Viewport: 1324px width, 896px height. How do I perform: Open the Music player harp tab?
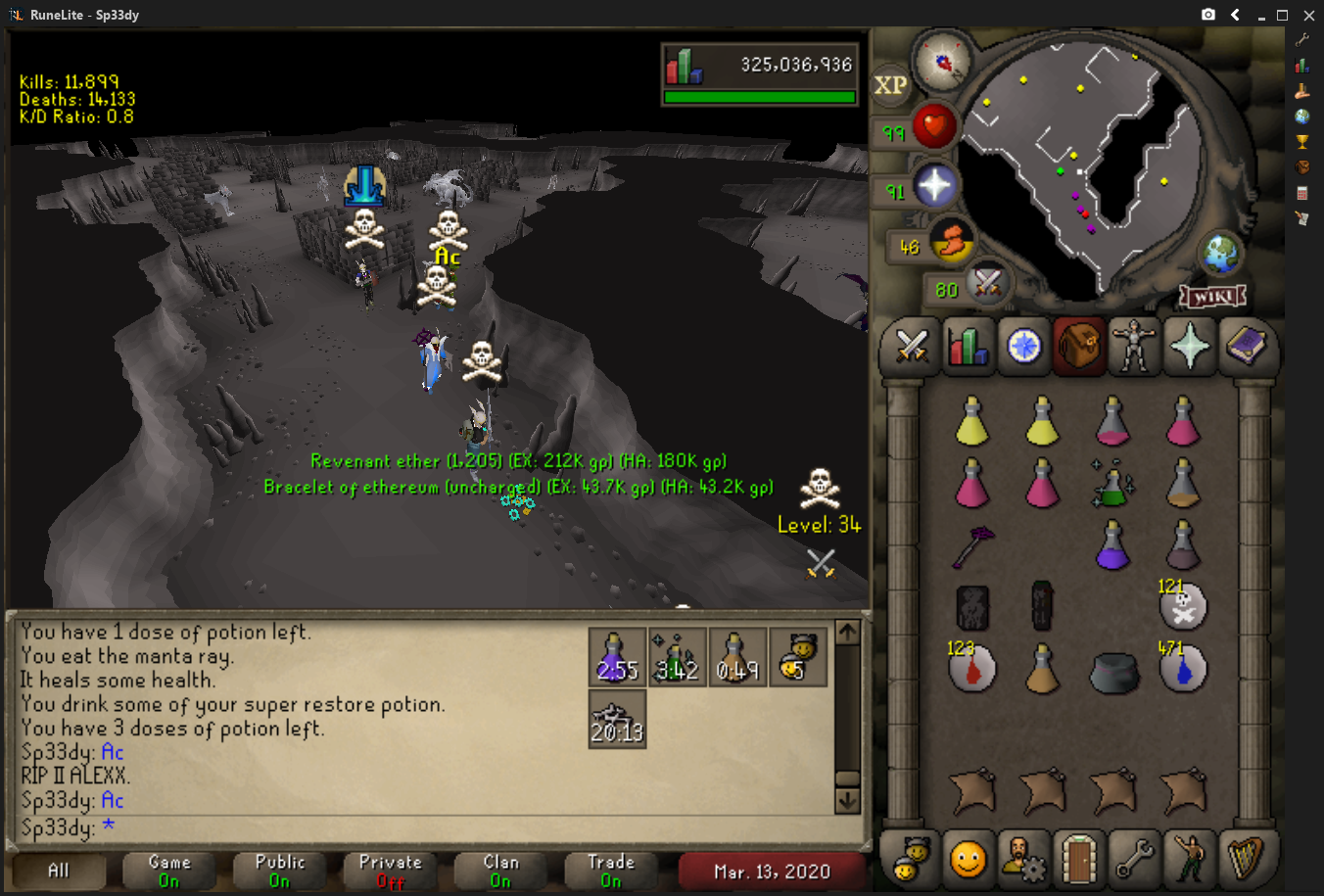click(x=1246, y=859)
